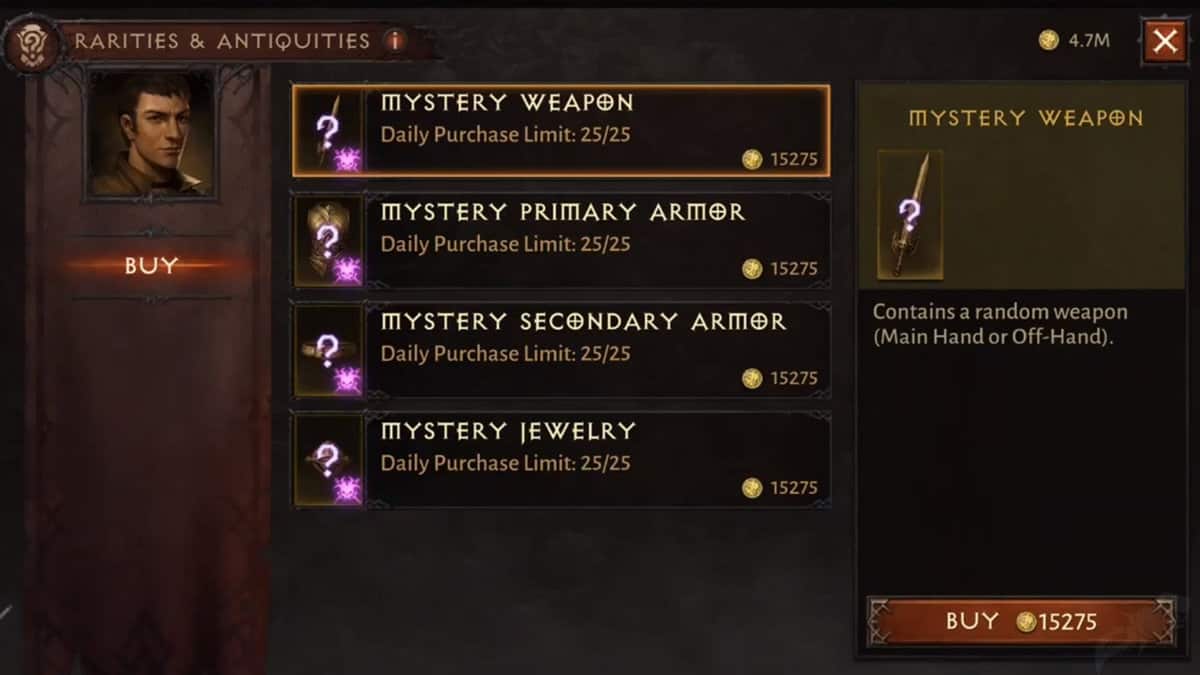
Task: Select the Mystery Secondary Armor listing
Action: tap(560, 351)
